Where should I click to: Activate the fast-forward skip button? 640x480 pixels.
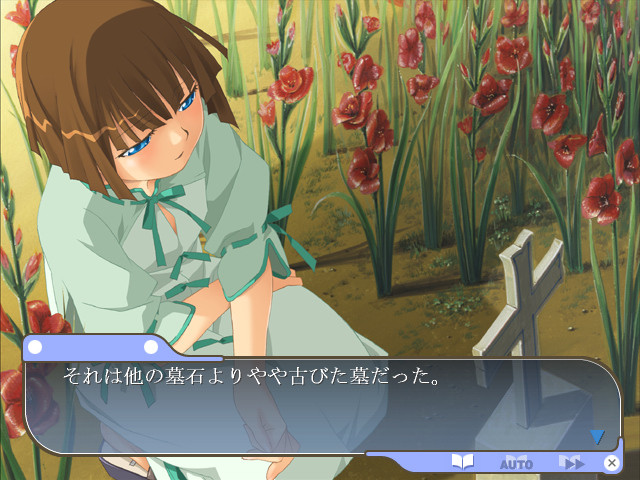pyautogui.click(x=571, y=462)
